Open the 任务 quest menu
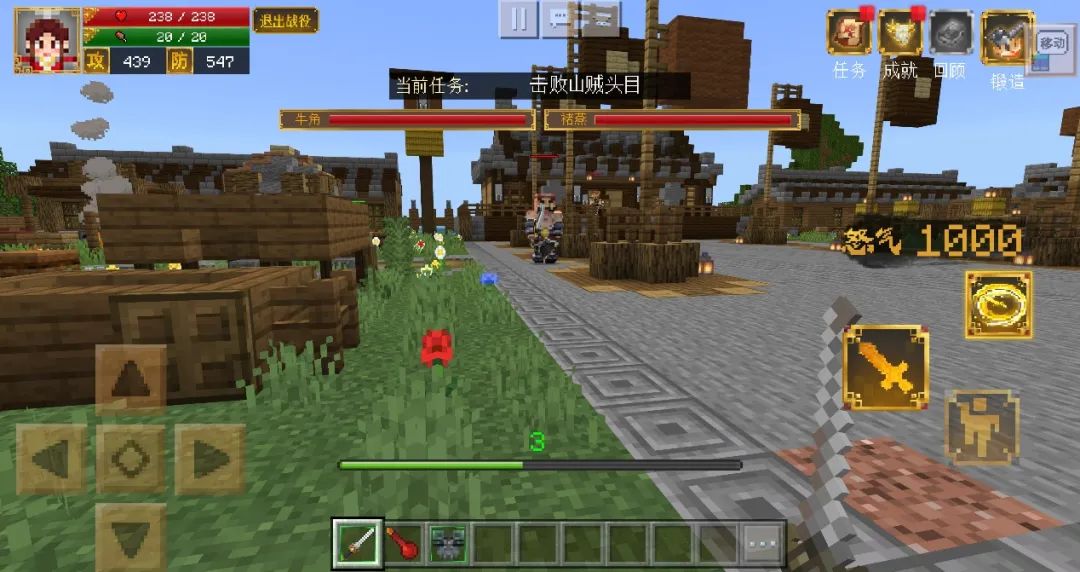Image resolution: width=1080 pixels, height=572 pixels. pyautogui.click(x=849, y=33)
